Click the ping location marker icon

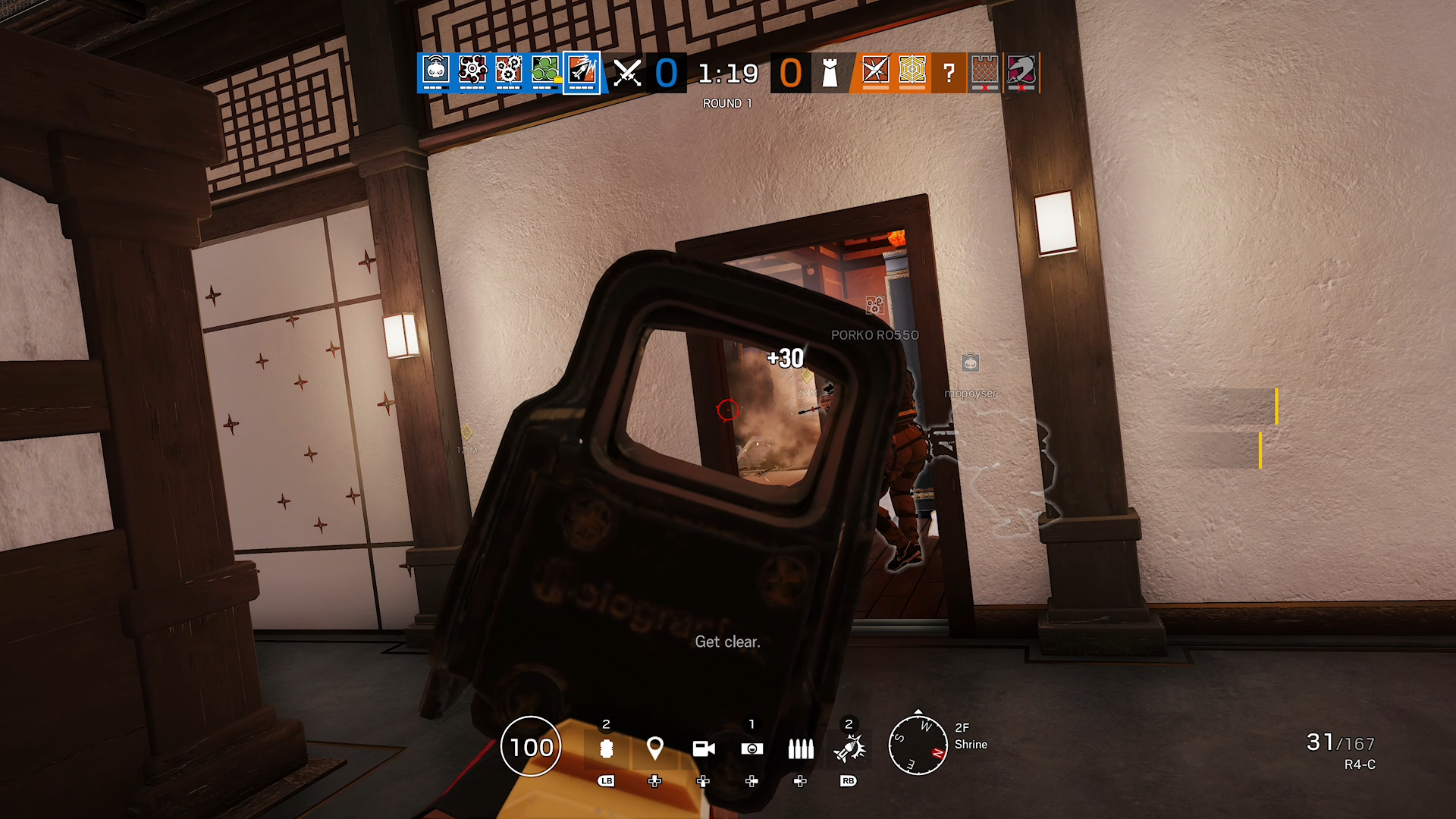654,749
